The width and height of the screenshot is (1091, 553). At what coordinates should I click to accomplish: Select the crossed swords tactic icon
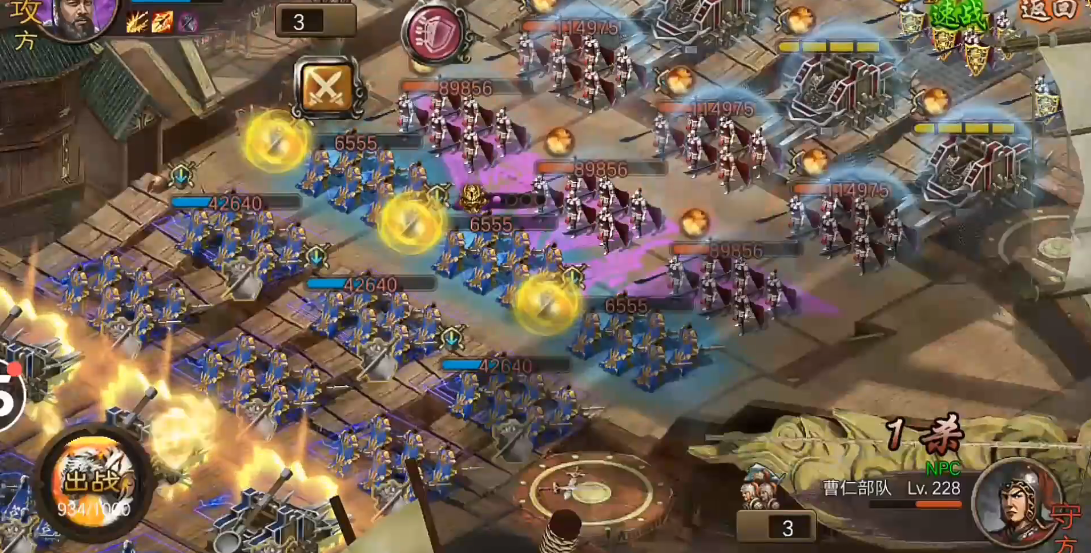pos(324,85)
